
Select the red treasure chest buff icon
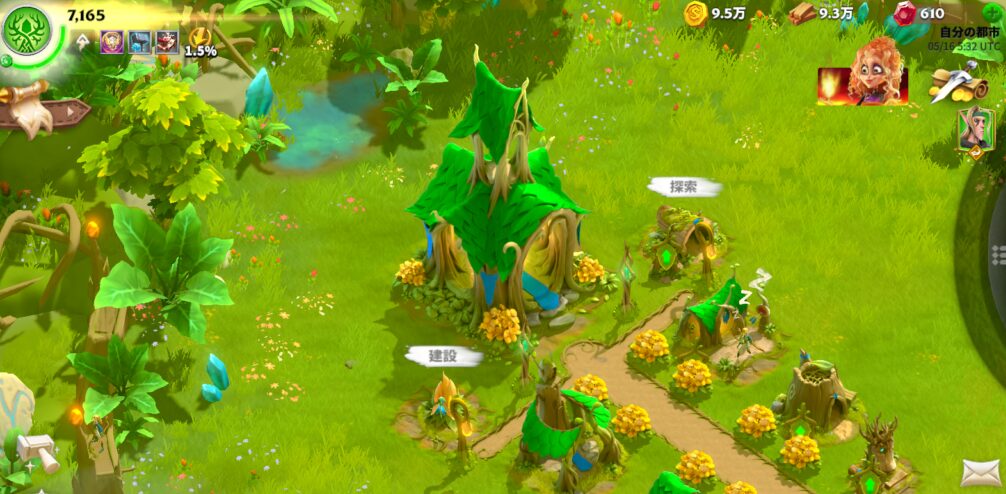[x=166, y=42]
